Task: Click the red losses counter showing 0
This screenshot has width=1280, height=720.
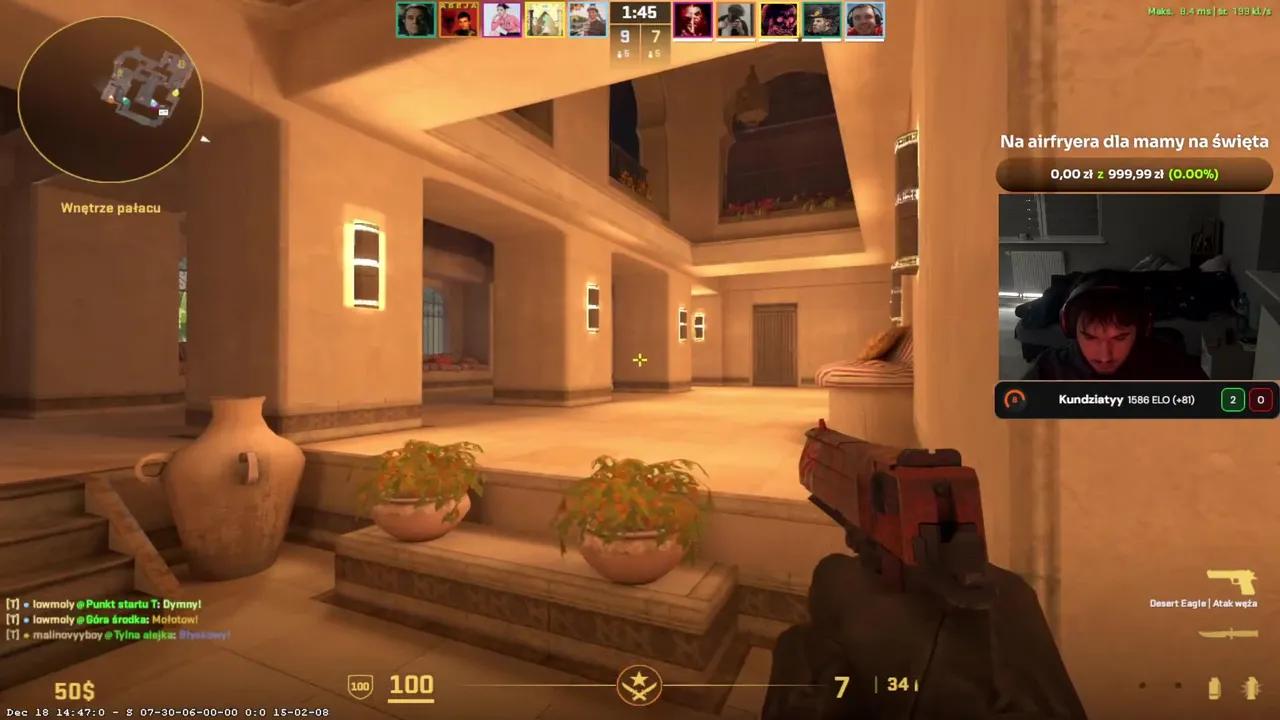Action: pyautogui.click(x=1260, y=399)
